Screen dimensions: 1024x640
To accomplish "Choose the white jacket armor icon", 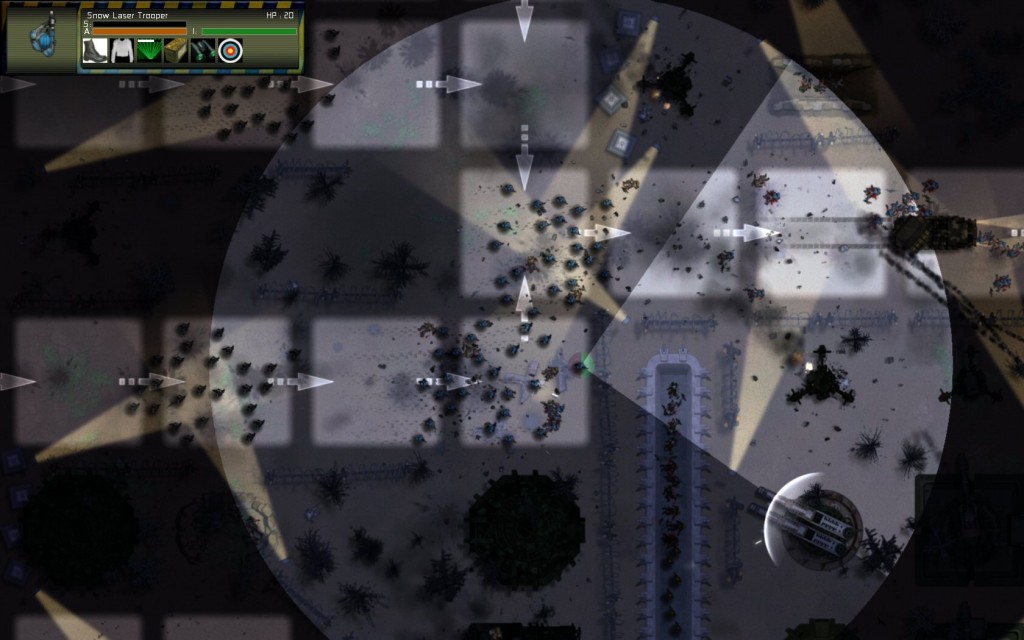I will pos(122,51).
